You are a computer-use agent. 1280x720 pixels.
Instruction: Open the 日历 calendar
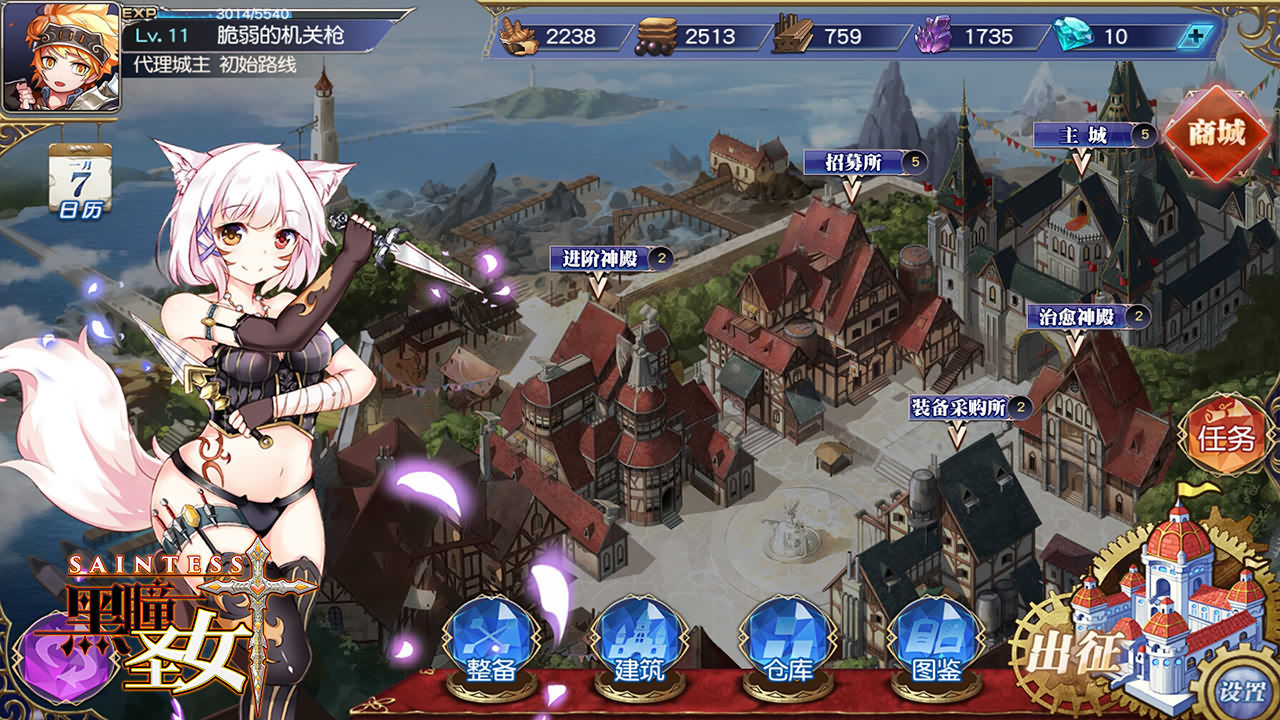tap(79, 180)
